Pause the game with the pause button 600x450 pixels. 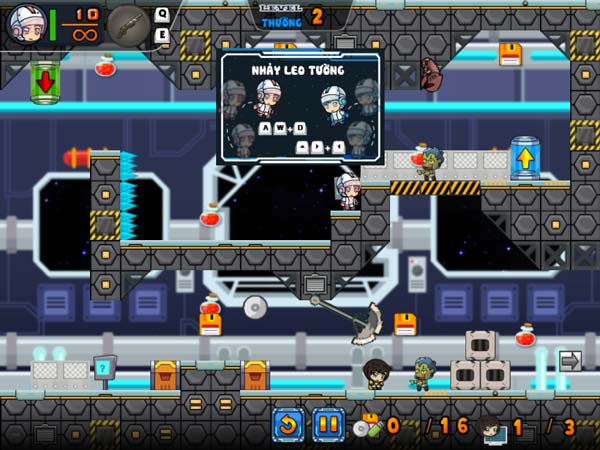point(328,425)
